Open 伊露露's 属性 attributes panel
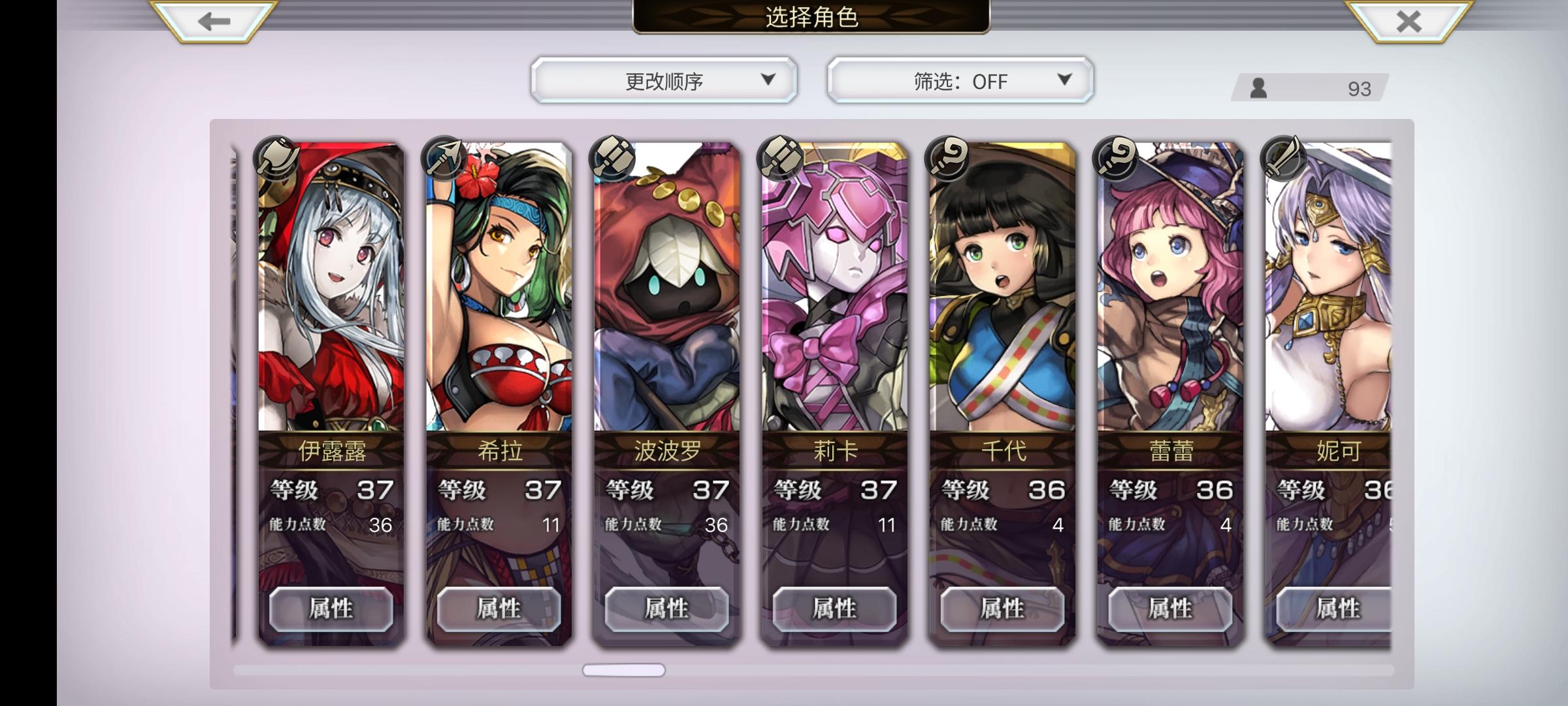1568x706 pixels. click(333, 609)
